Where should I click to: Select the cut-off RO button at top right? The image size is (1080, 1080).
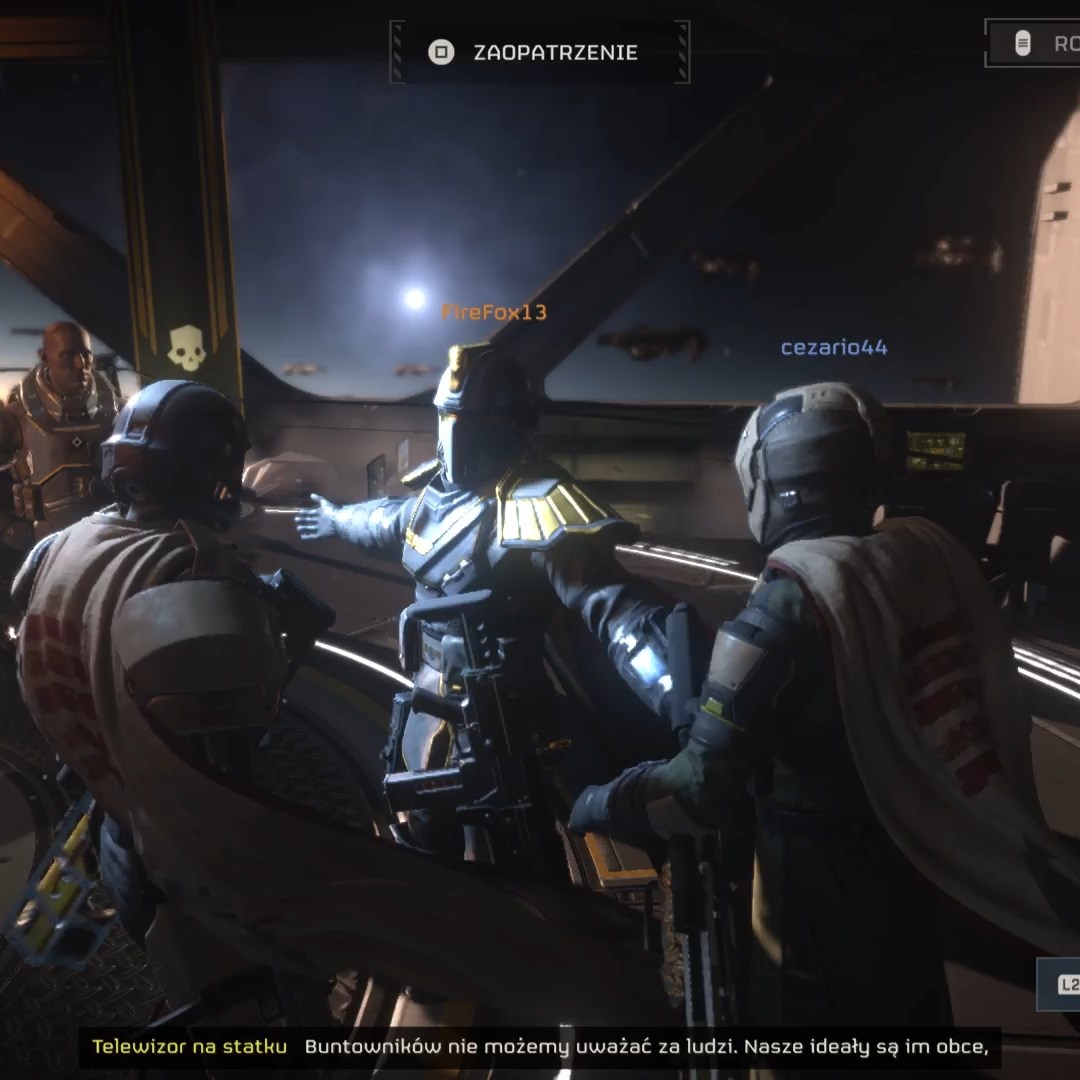(1040, 44)
